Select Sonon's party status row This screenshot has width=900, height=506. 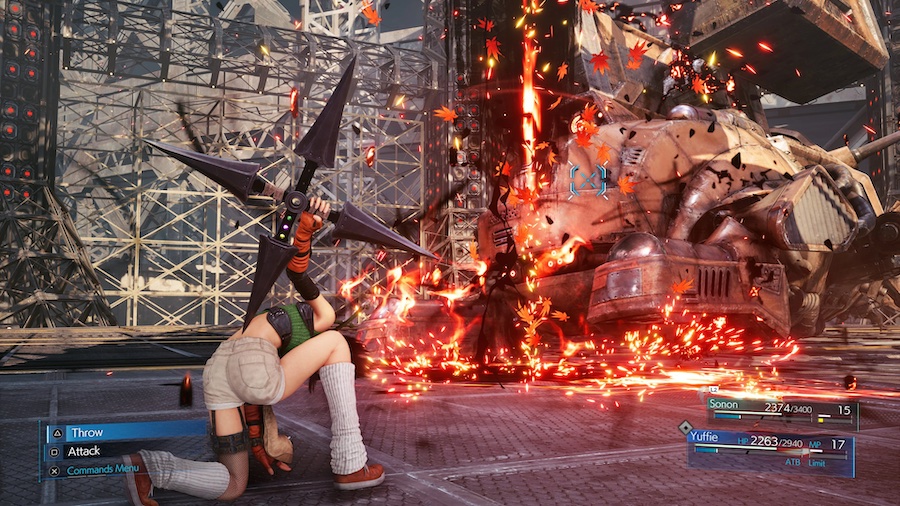point(780,410)
